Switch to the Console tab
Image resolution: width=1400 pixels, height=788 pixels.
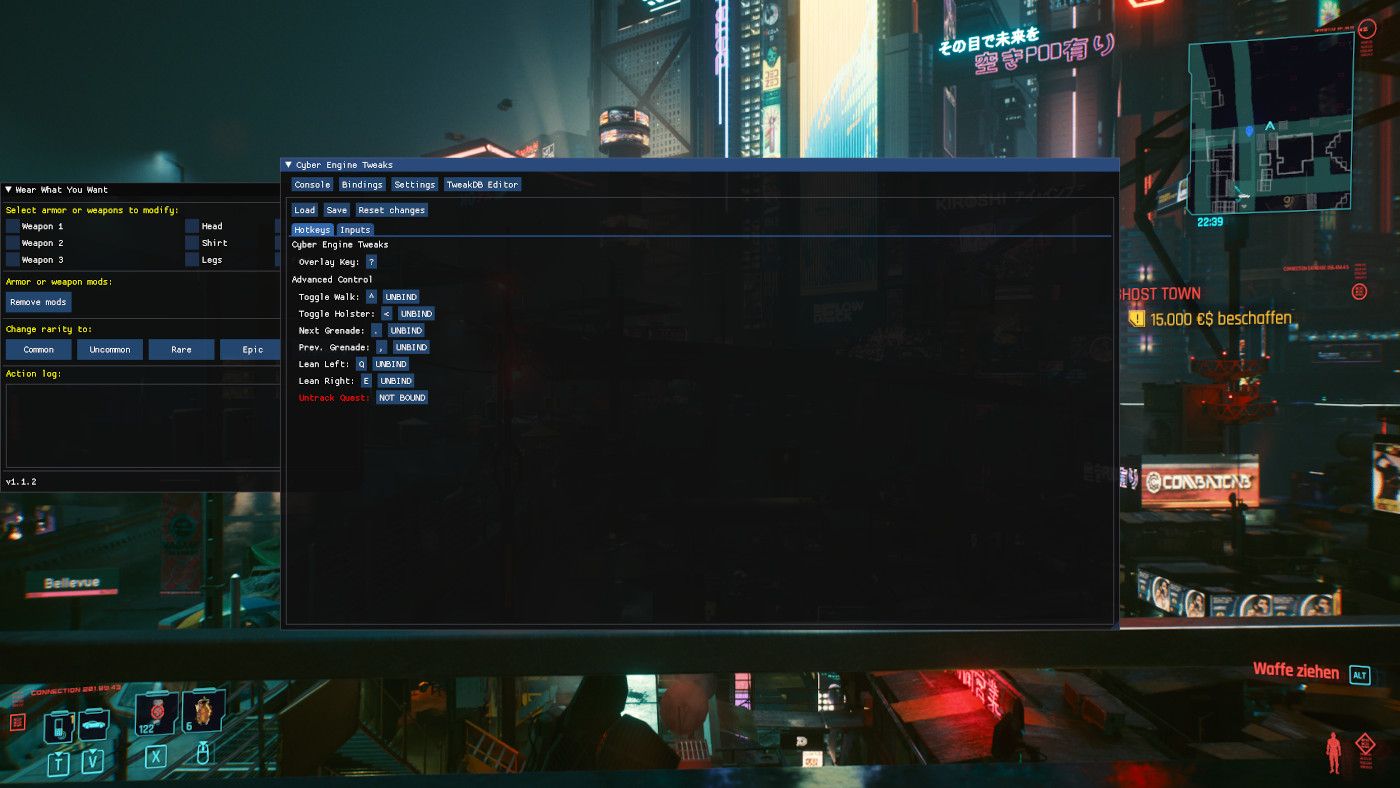311,184
